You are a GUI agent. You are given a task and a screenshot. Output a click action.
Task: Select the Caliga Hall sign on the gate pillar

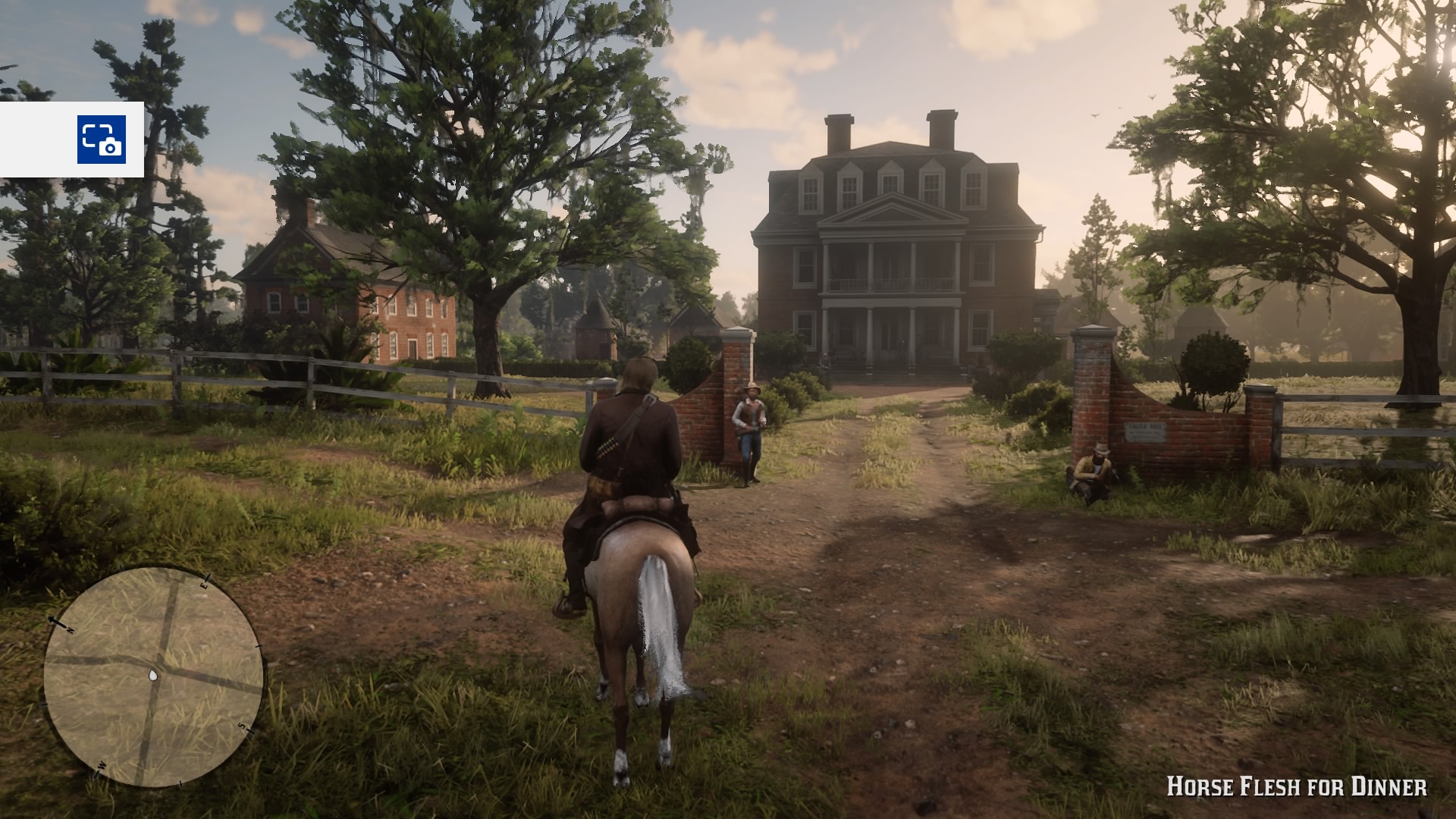[1144, 431]
